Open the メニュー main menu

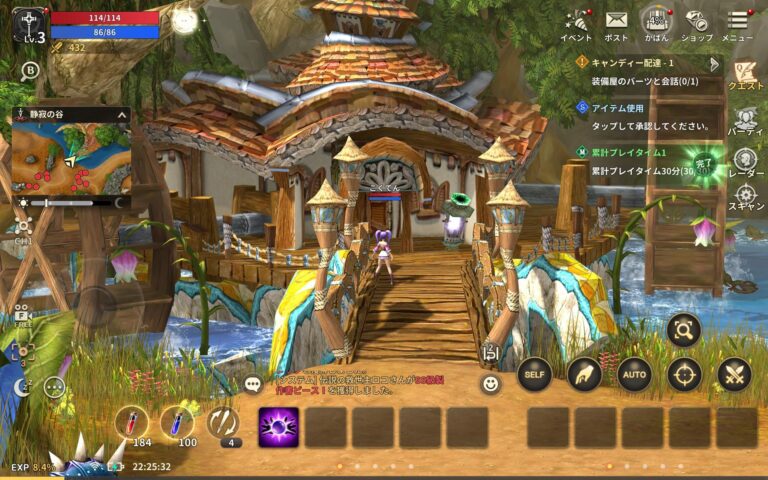pos(738,22)
